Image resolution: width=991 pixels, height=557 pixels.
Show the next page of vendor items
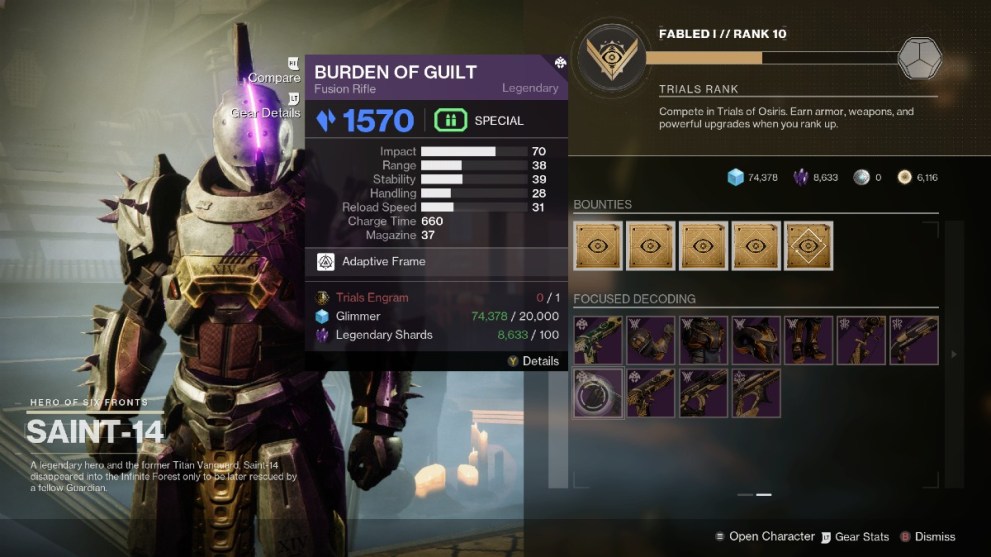coord(953,354)
